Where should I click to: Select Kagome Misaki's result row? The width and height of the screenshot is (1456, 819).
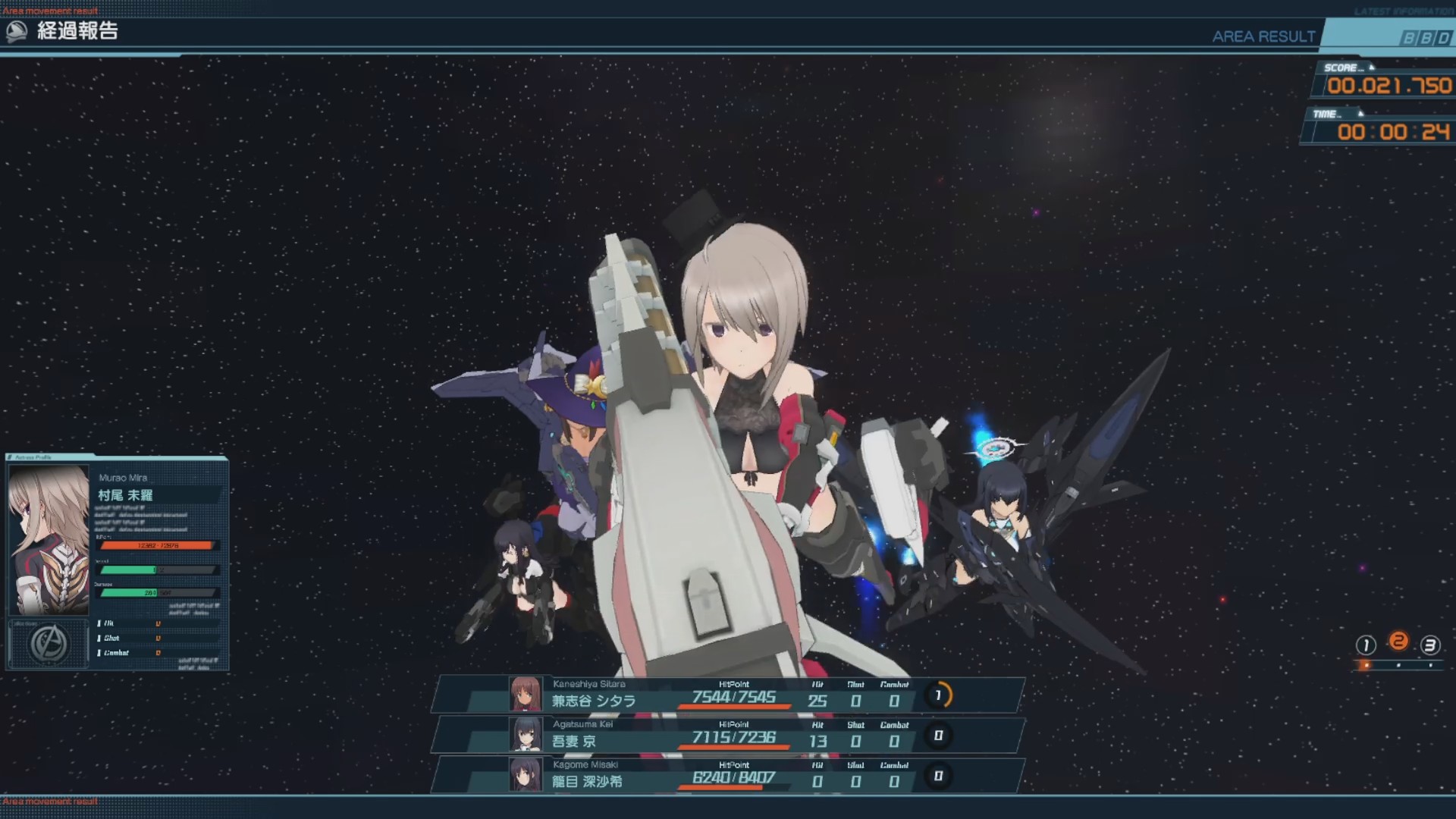pyautogui.click(x=728, y=775)
